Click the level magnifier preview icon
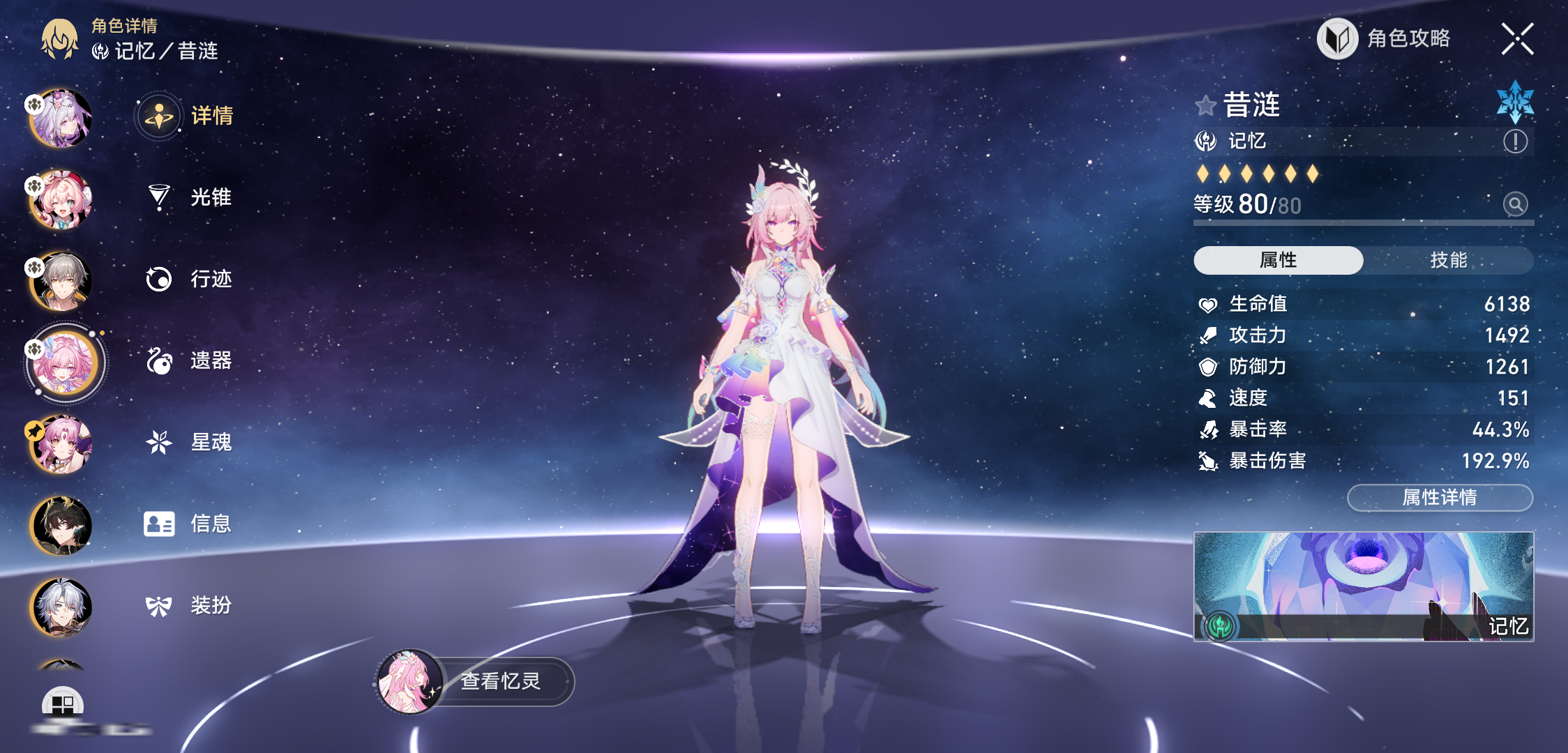Screen dimensions: 1568x753 (x=1515, y=204)
